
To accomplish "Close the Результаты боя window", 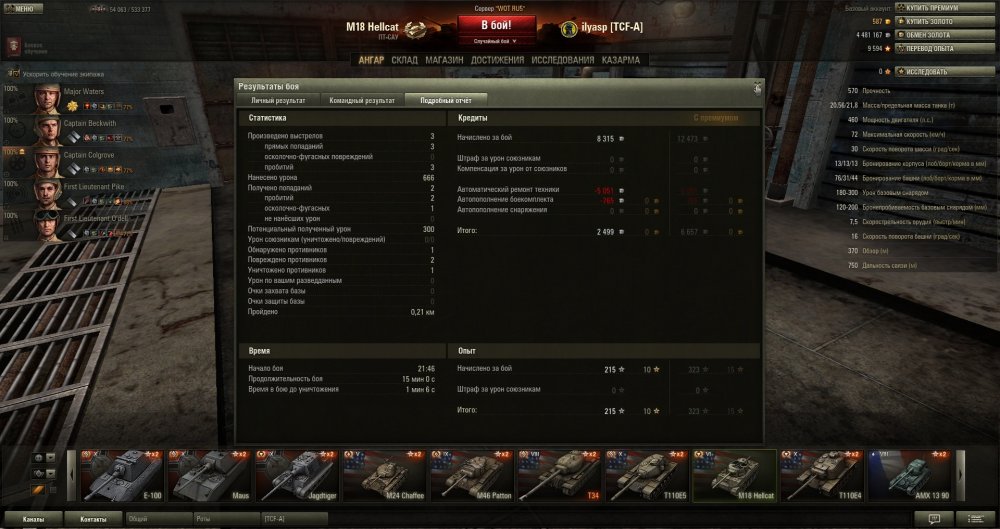I will point(757,87).
